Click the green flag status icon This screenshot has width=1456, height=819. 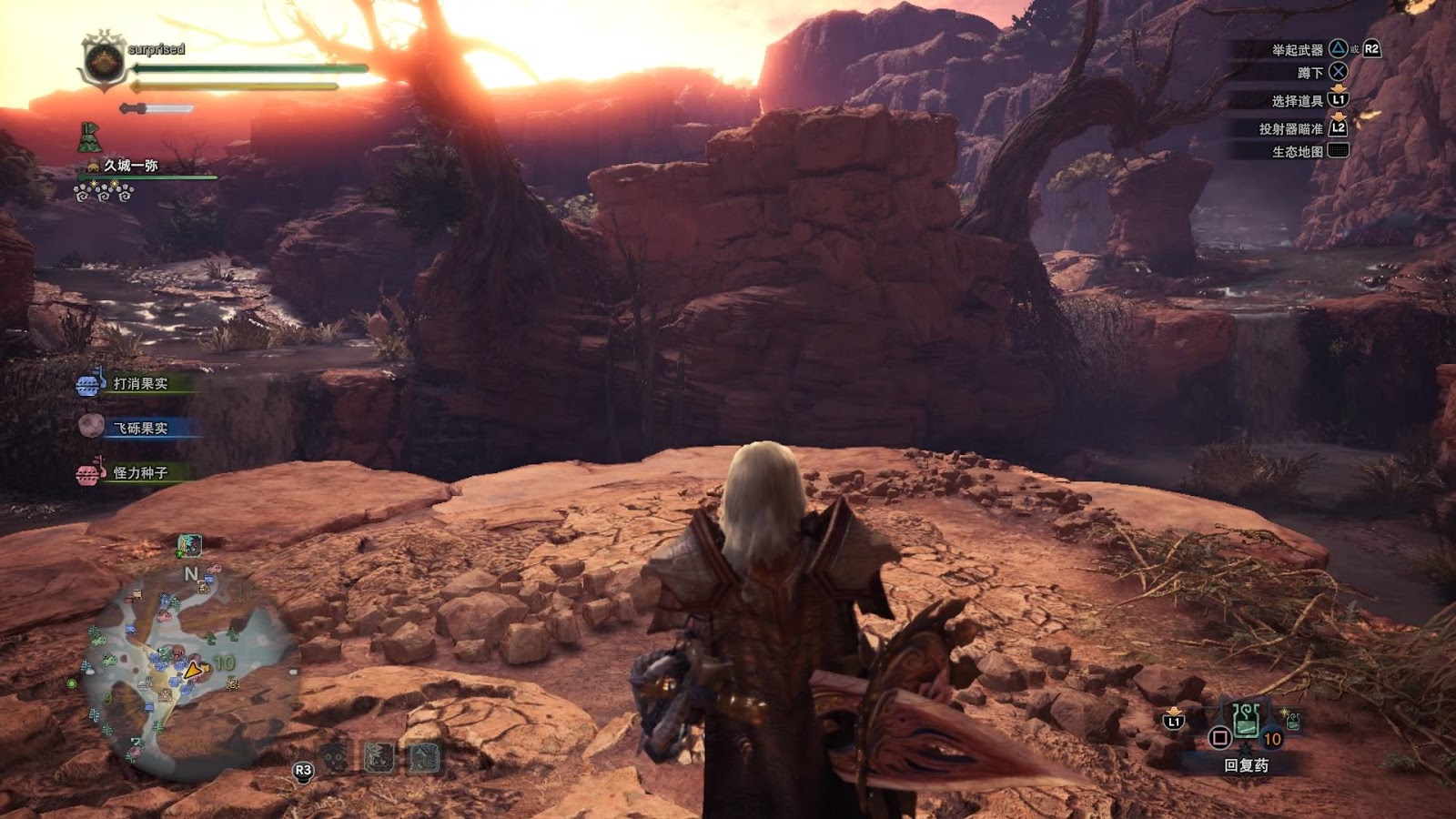(x=88, y=136)
